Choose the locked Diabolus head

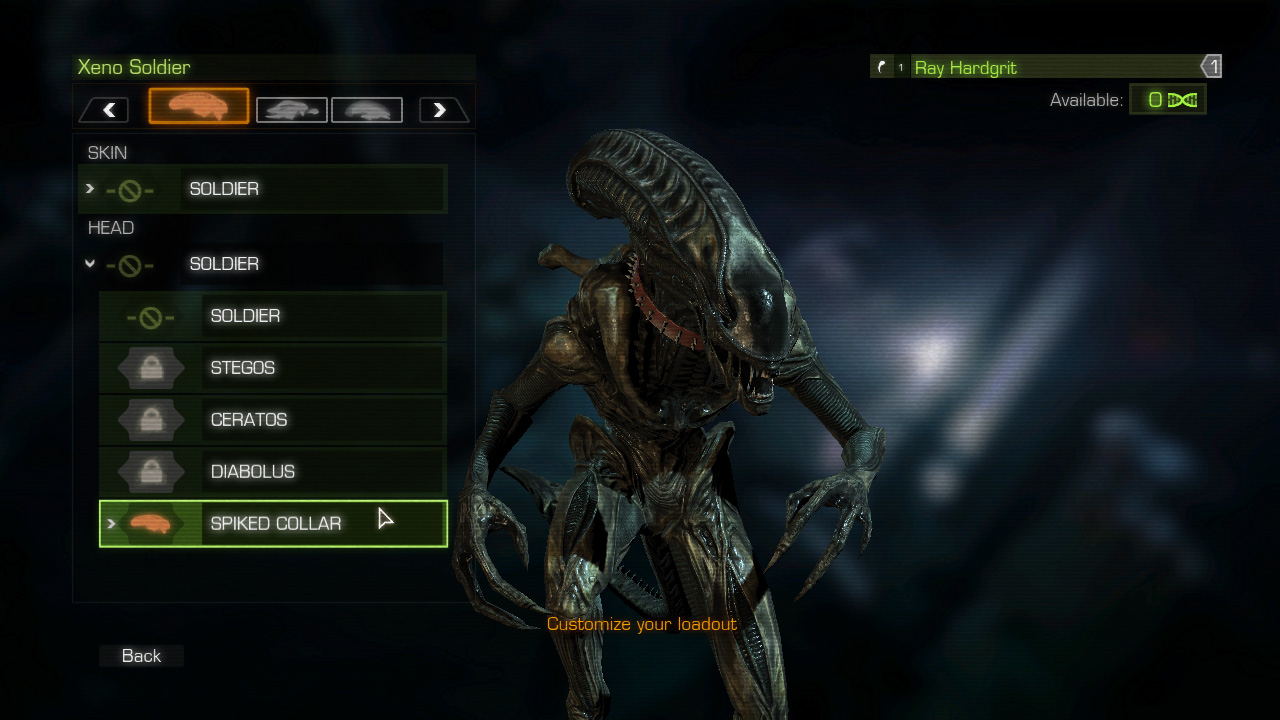tap(273, 472)
